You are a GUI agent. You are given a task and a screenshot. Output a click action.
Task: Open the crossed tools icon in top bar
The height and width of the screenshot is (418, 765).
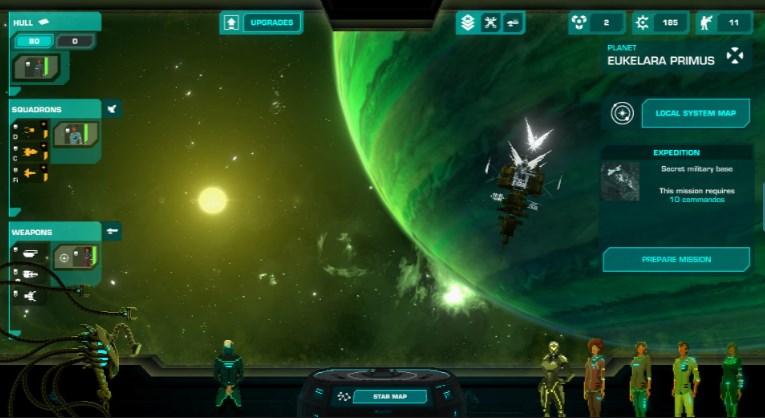(x=490, y=22)
